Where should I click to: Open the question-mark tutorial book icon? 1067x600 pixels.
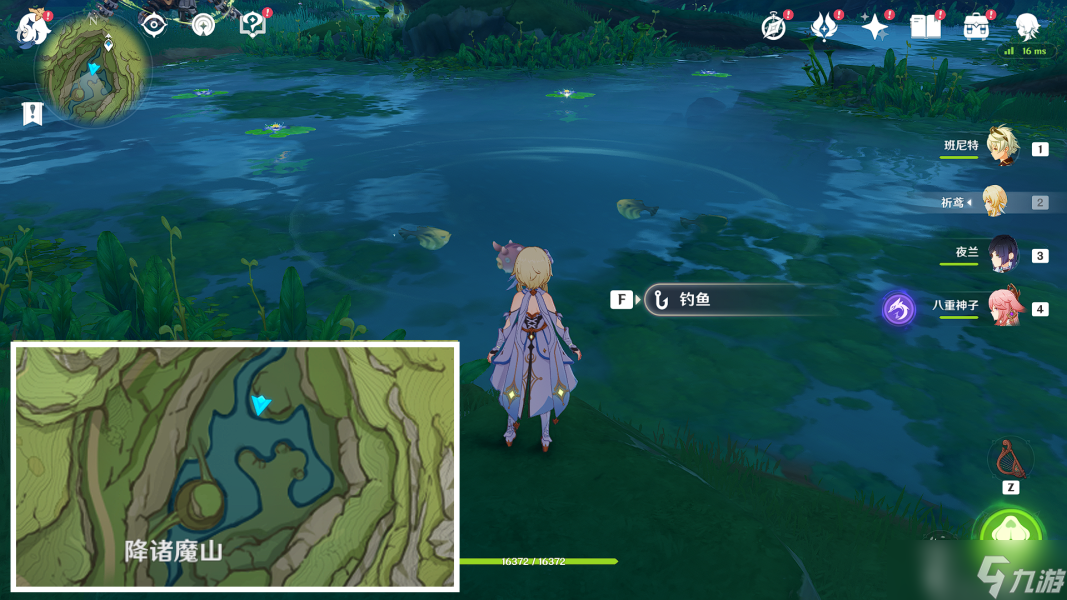pos(253,25)
